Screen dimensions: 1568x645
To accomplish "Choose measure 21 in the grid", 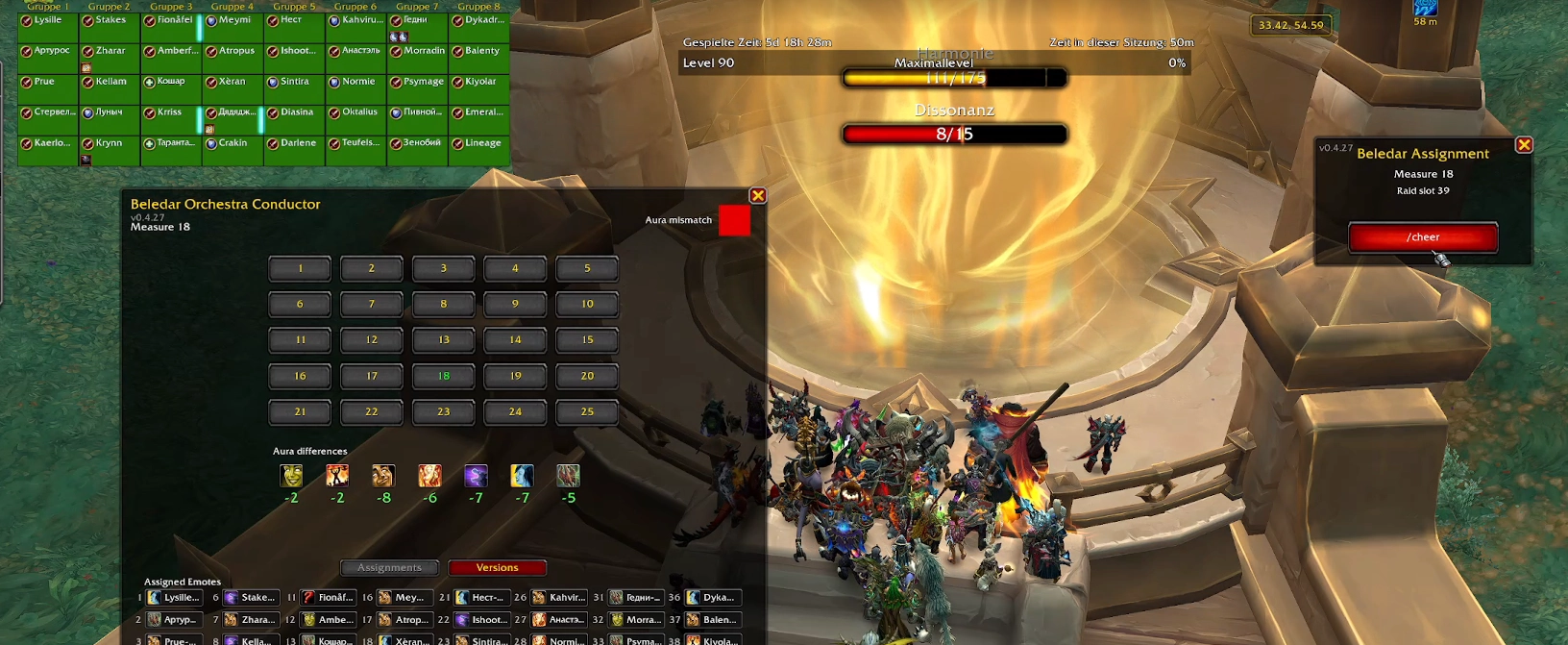I will (300, 411).
